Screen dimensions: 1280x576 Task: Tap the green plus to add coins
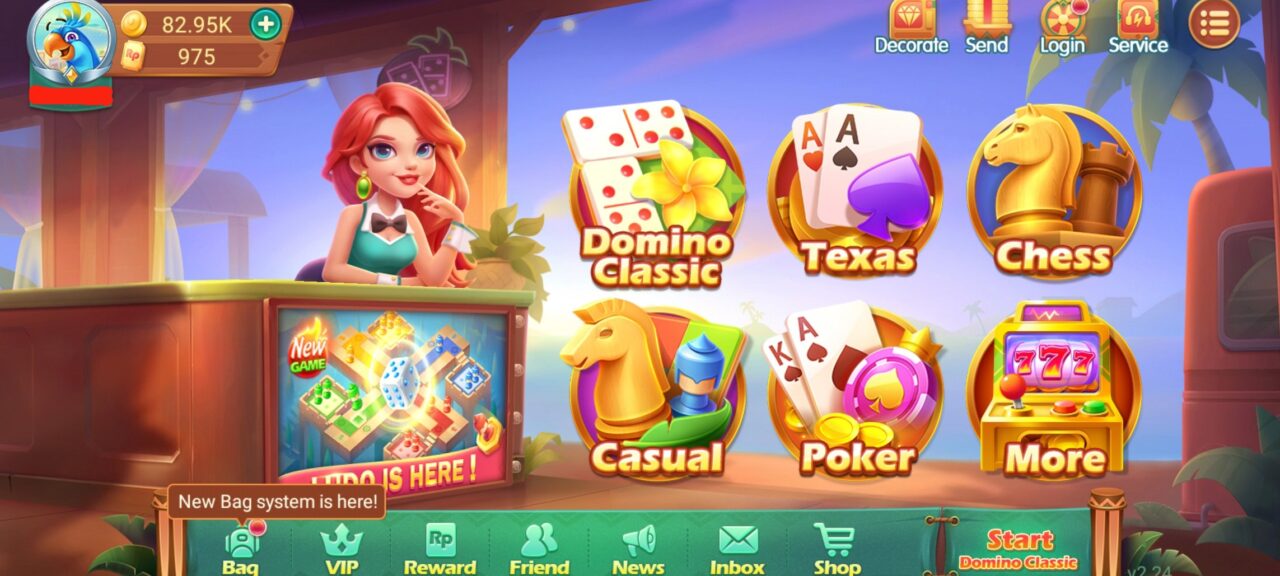(x=265, y=24)
